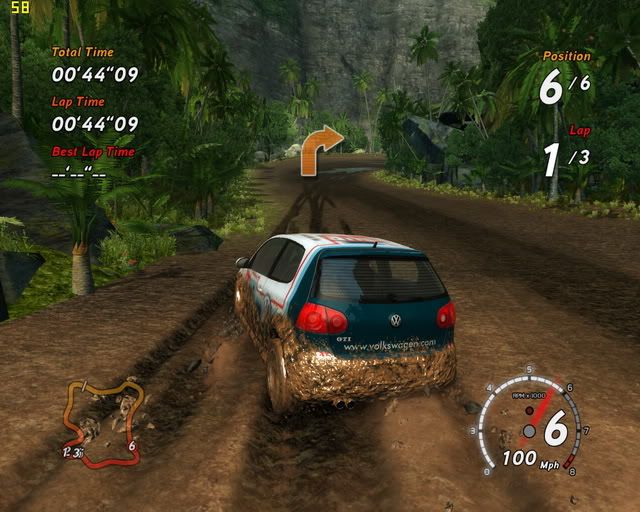The width and height of the screenshot is (640, 512).
Task: Select the orange right-turn arrow indicator
Action: [x=320, y=150]
